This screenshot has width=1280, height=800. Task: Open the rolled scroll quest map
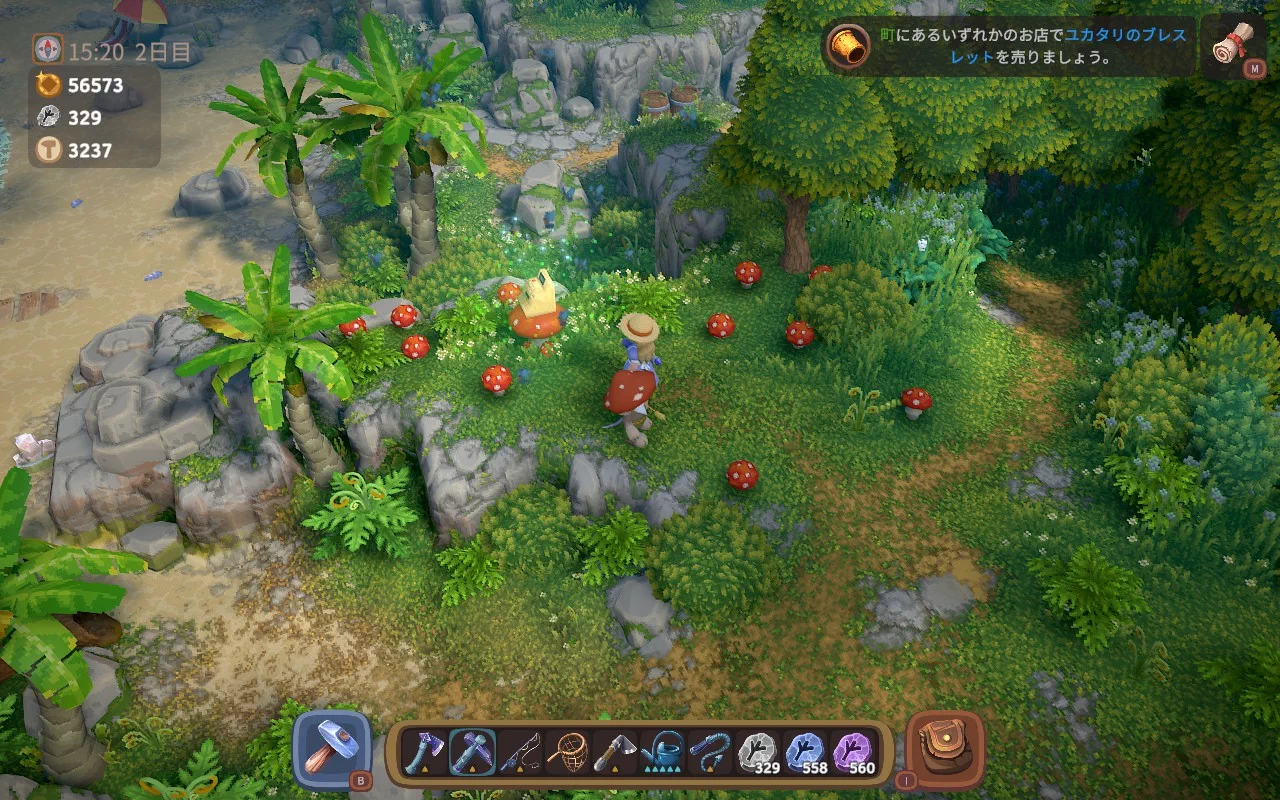coord(1231,46)
